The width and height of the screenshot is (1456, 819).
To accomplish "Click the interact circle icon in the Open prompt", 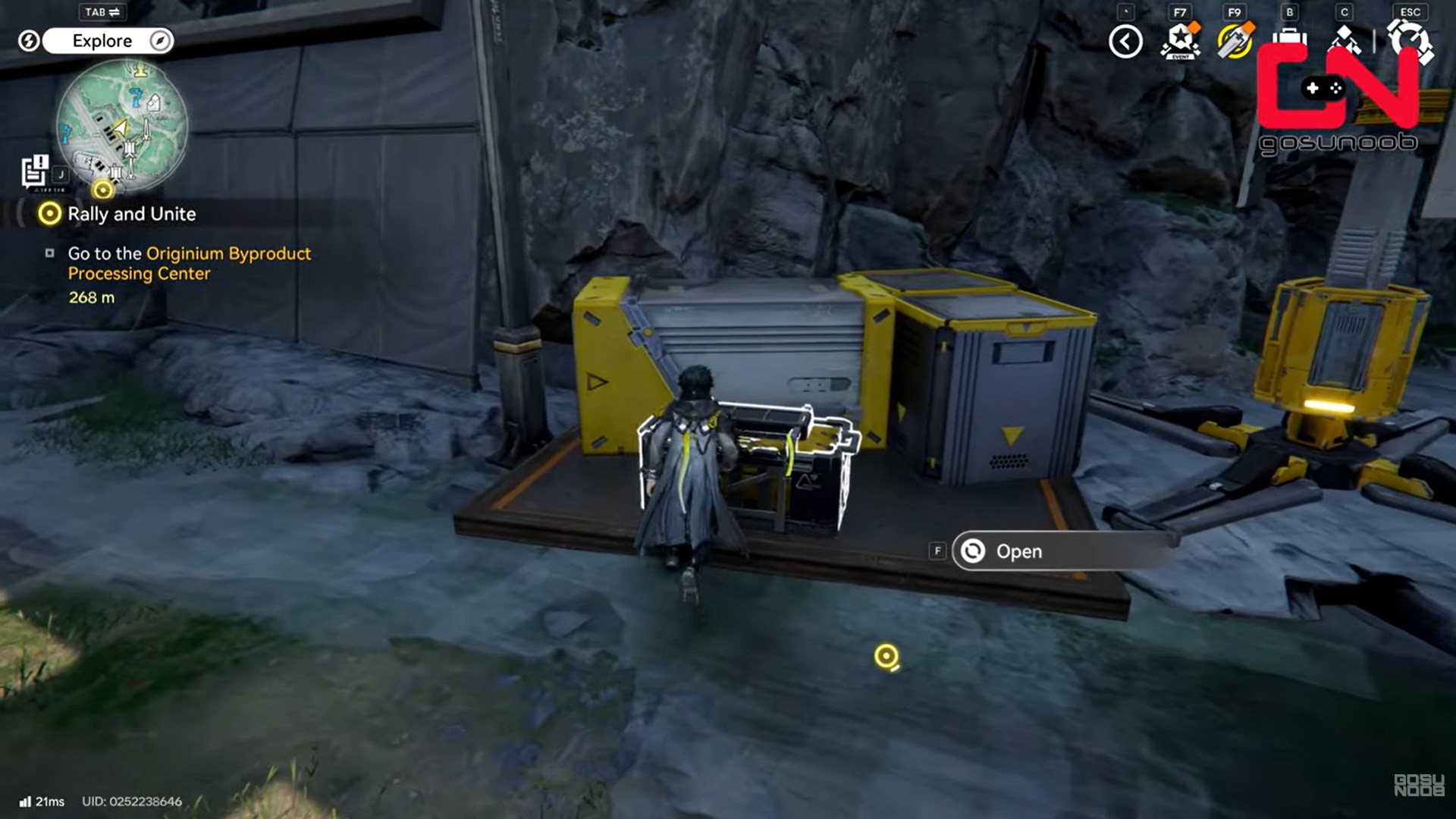I will pos(971,551).
